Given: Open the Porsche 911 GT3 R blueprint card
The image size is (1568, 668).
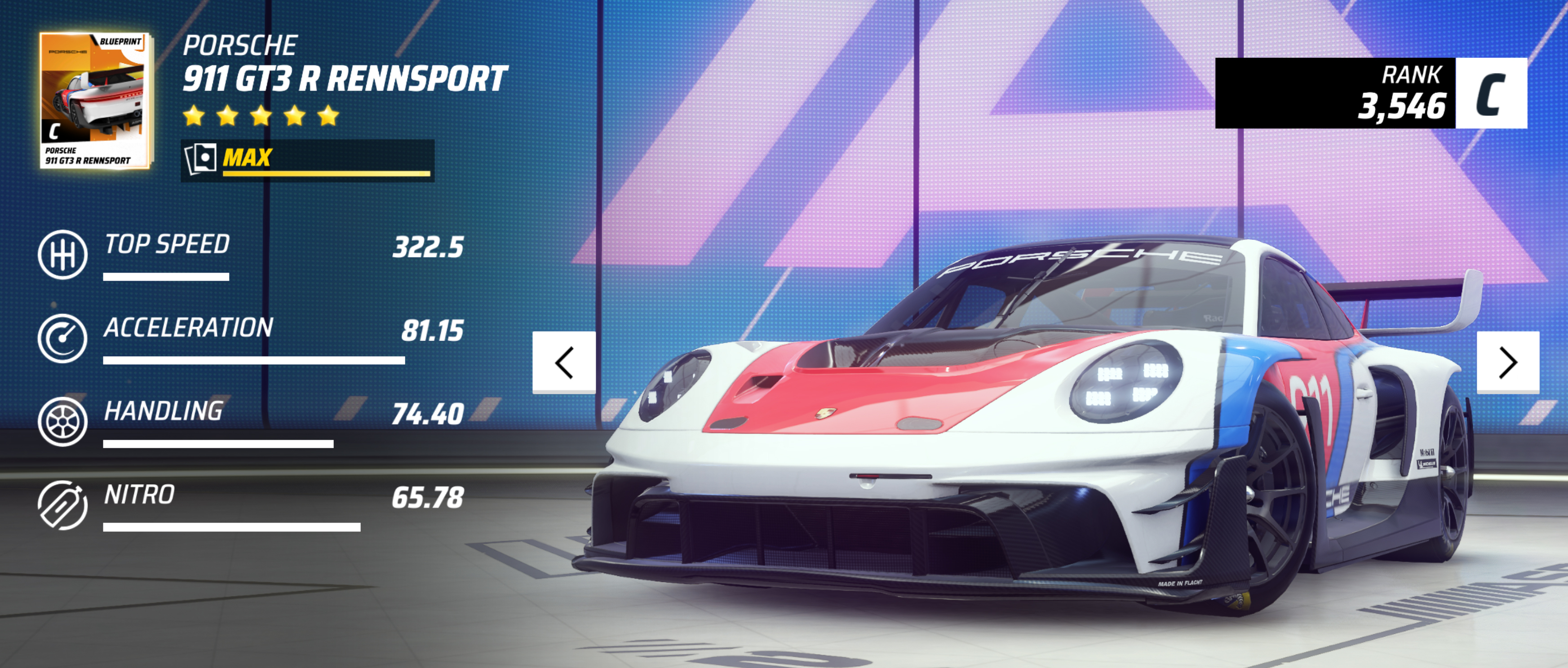Looking at the screenshot, I should [95, 100].
